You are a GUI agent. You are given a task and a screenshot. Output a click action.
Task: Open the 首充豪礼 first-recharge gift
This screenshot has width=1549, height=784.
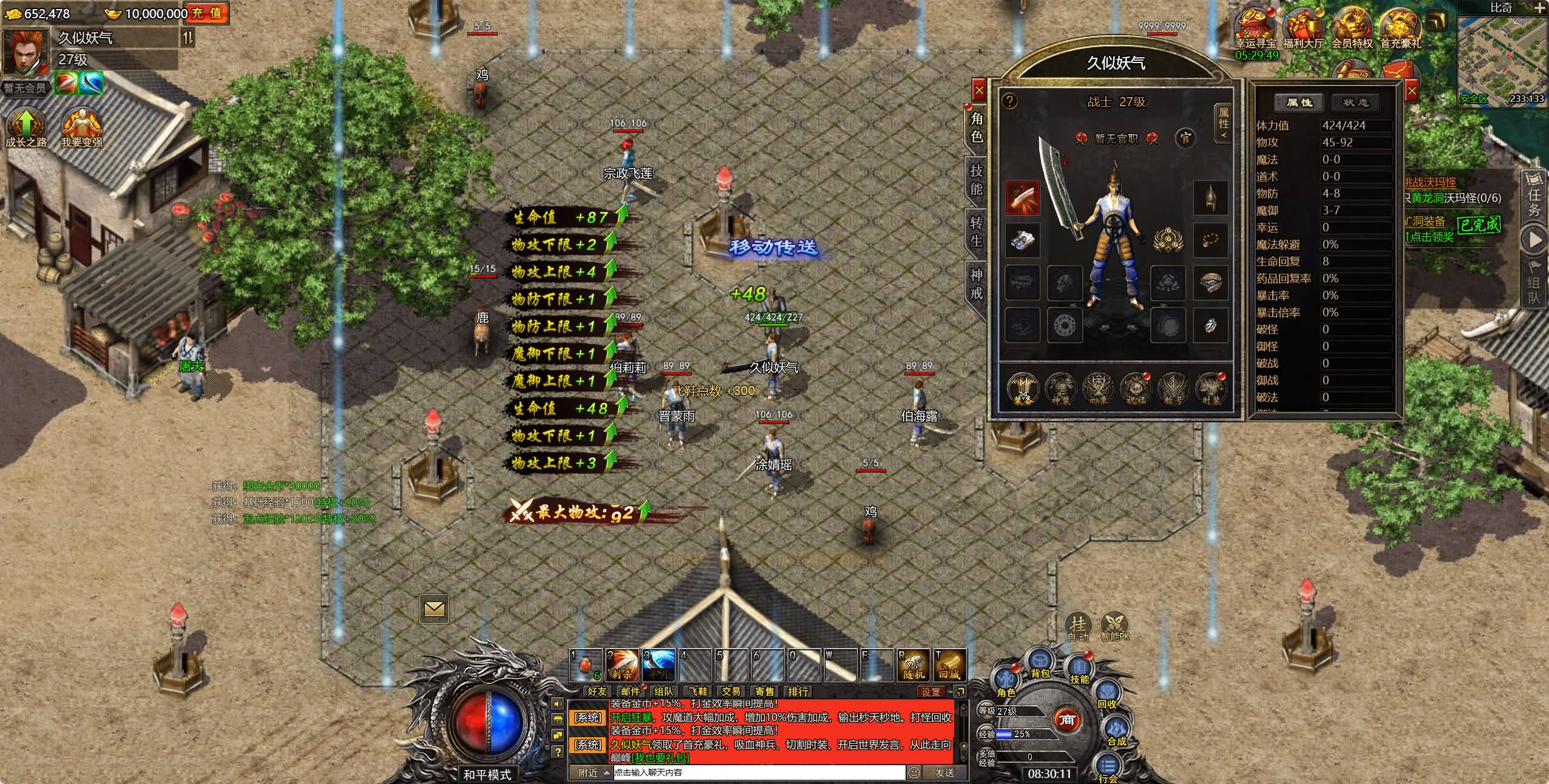click(1400, 29)
